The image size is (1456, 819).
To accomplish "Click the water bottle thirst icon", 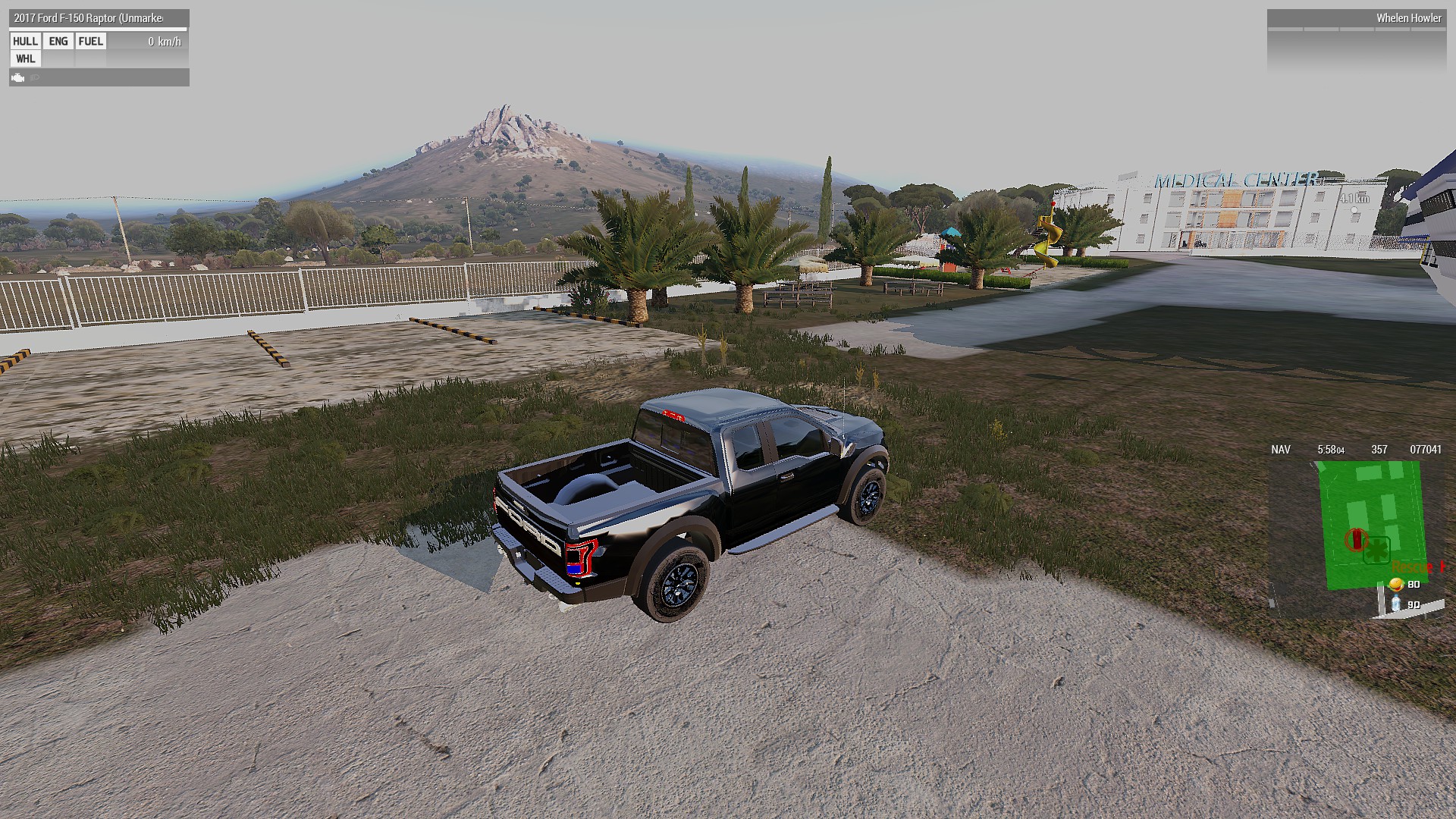I will 1395,604.
